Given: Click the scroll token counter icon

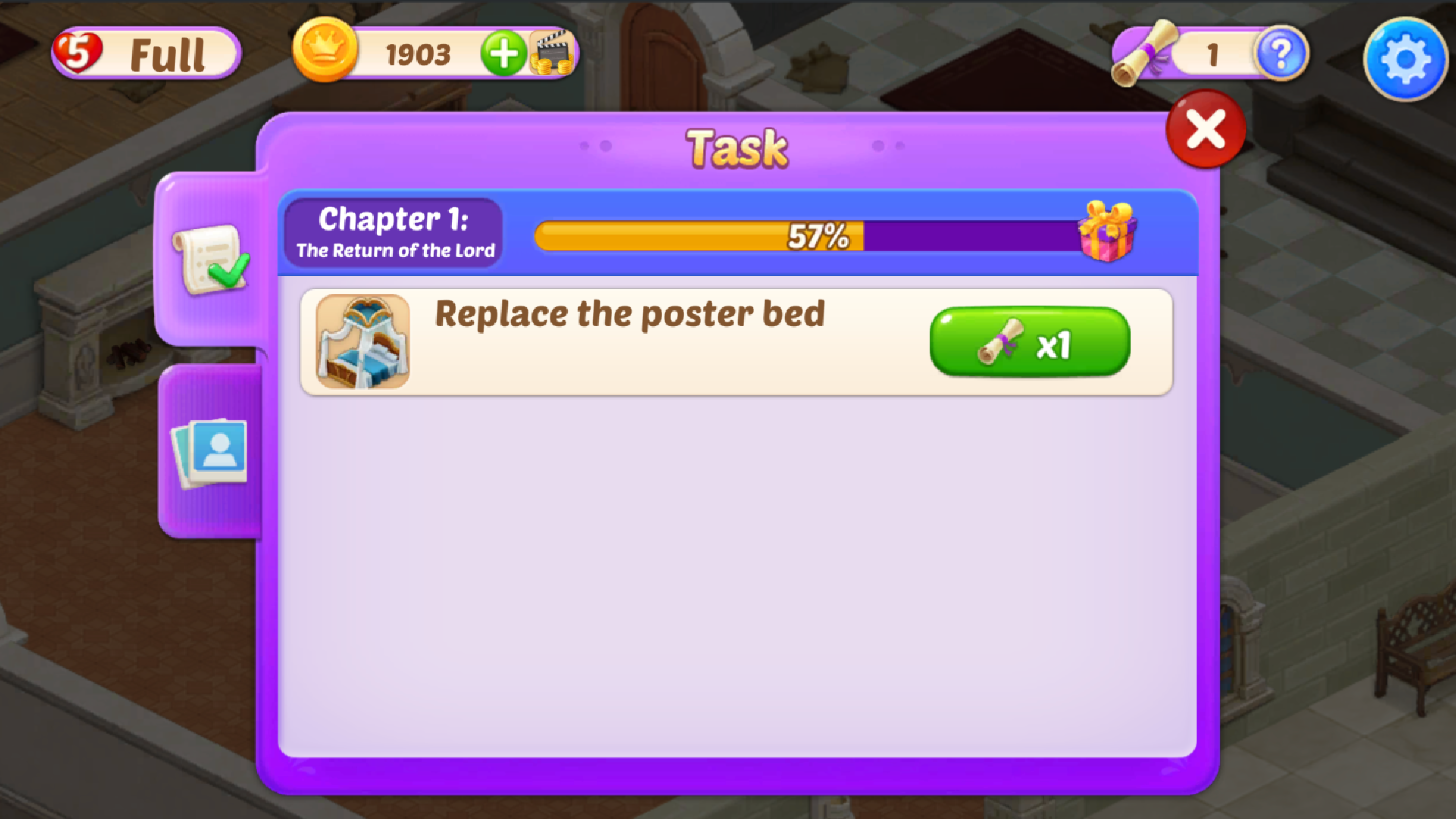Looking at the screenshot, I should click(x=1145, y=52).
